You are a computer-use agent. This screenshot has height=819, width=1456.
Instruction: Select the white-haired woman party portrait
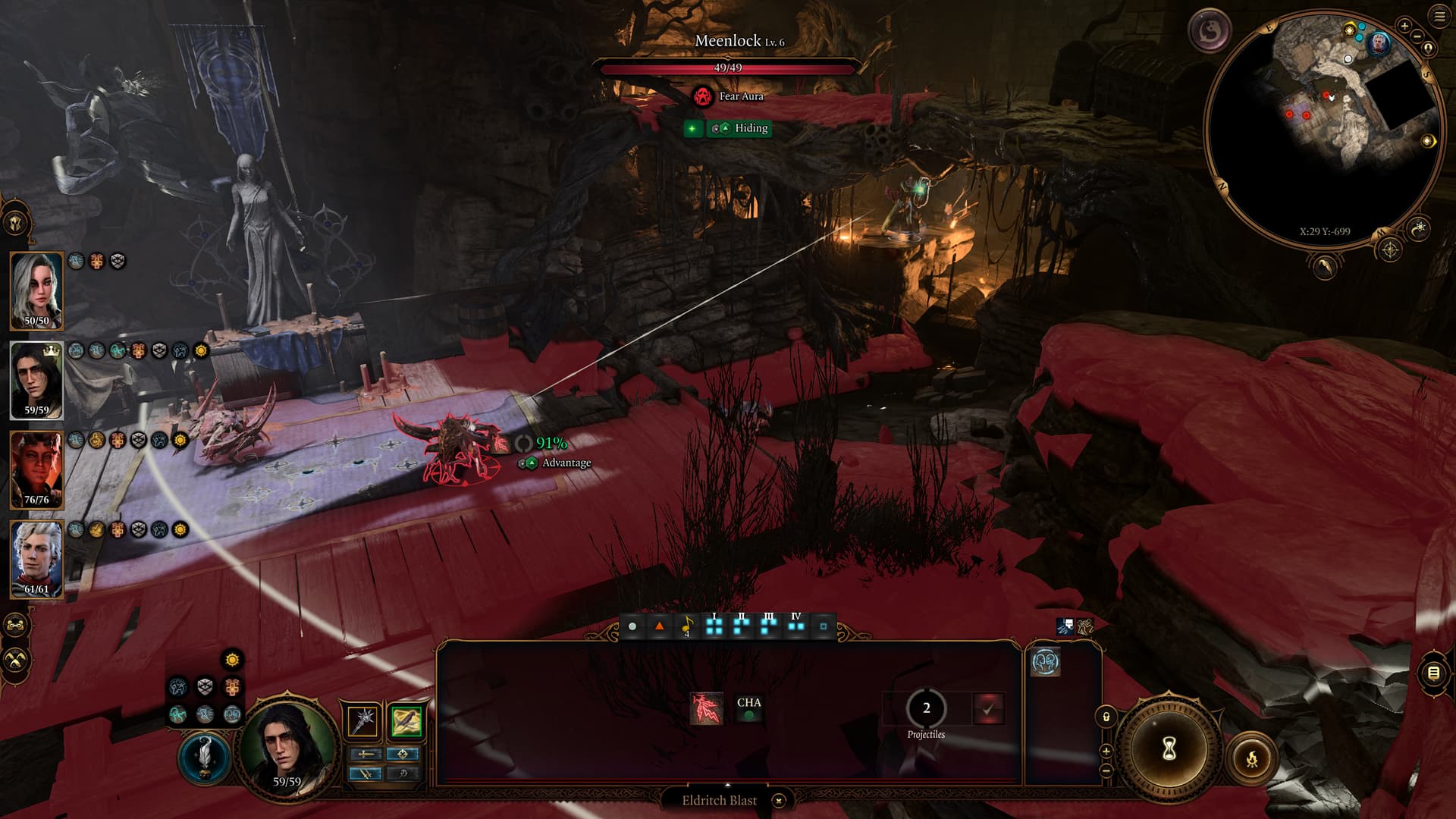tap(36, 290)
